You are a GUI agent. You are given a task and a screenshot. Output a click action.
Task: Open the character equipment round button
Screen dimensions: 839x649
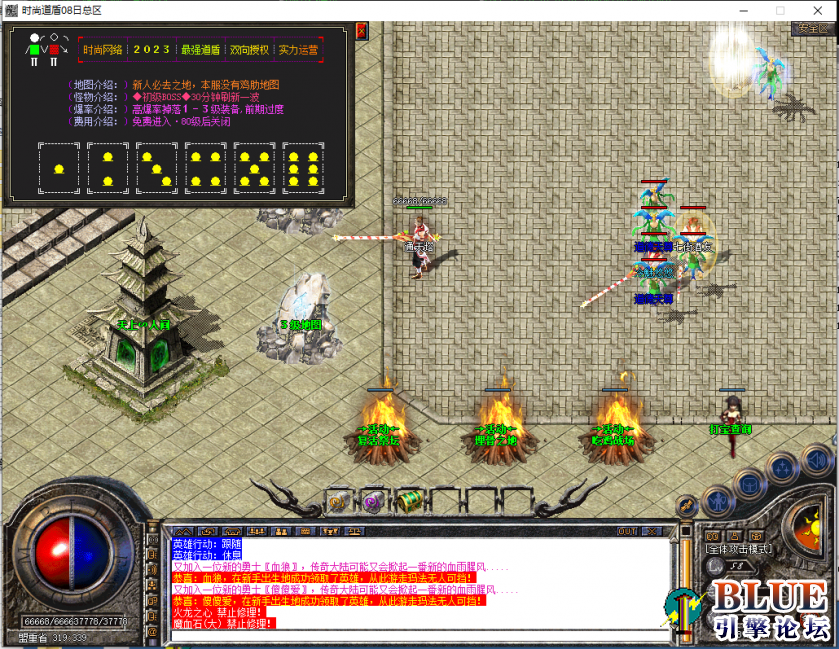(x=716, y=500)
